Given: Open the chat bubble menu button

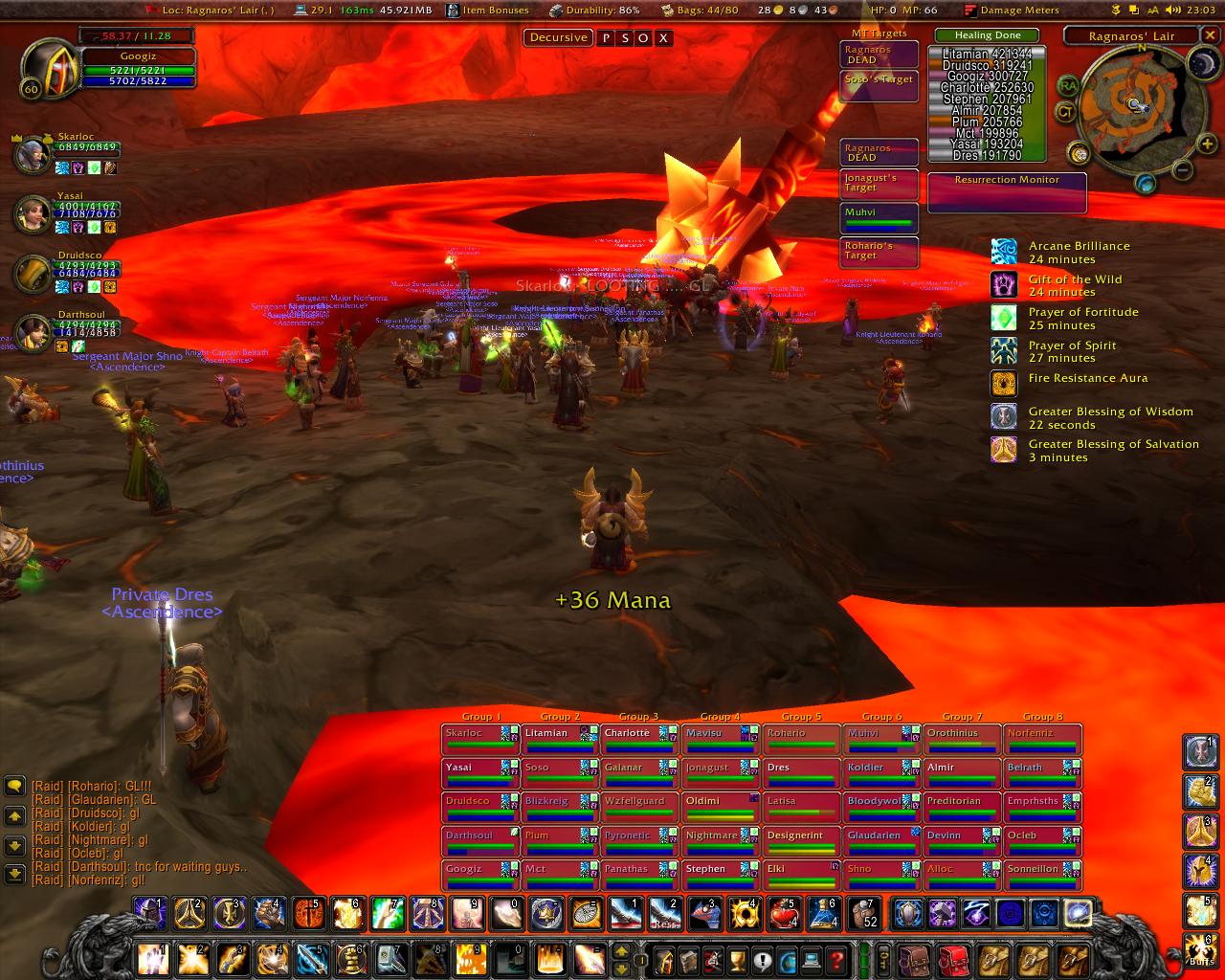Looking at the screenshot, I should point(14,787).
